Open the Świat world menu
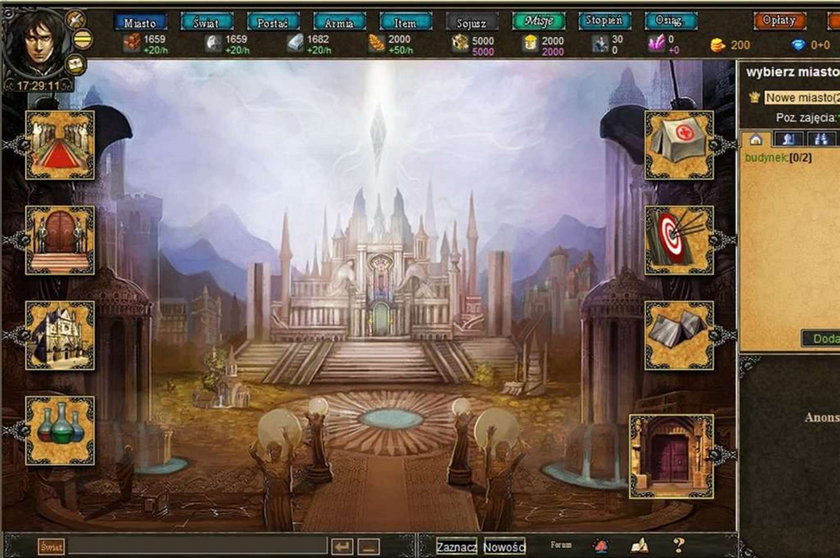Image resolution: width=840 pixels, height=558 pixels. pos(206,21)
